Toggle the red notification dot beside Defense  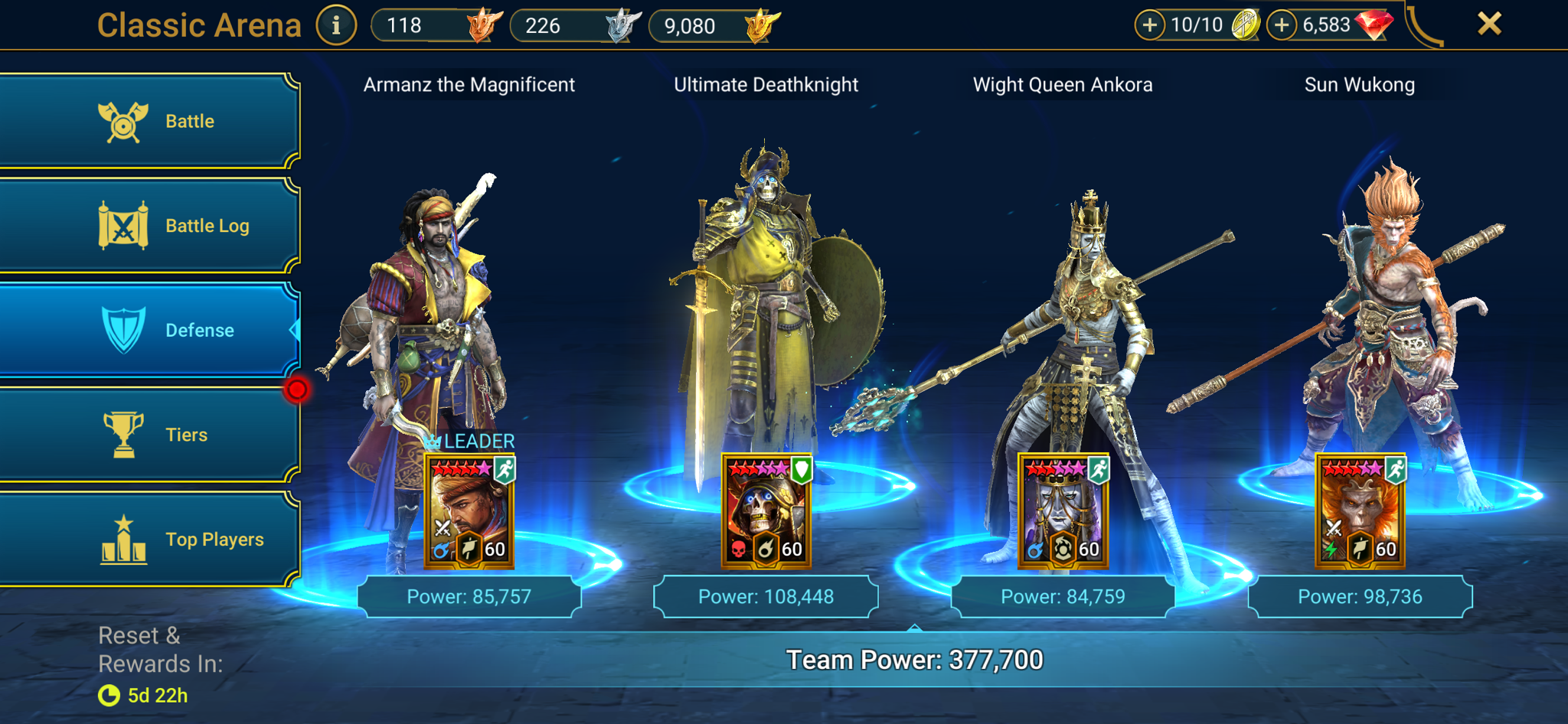coord(297,389)
